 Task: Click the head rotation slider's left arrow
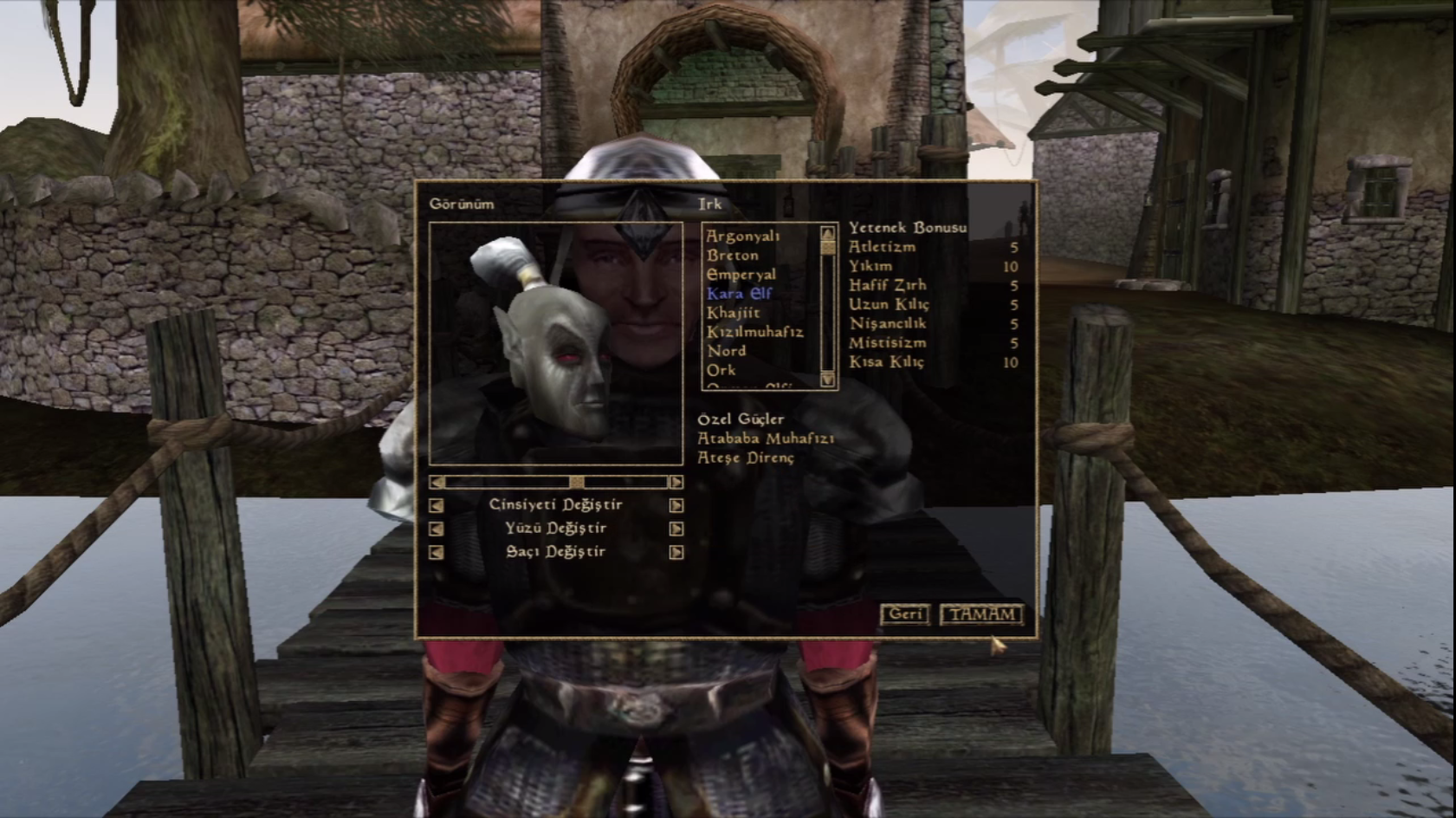click(437, 482)
